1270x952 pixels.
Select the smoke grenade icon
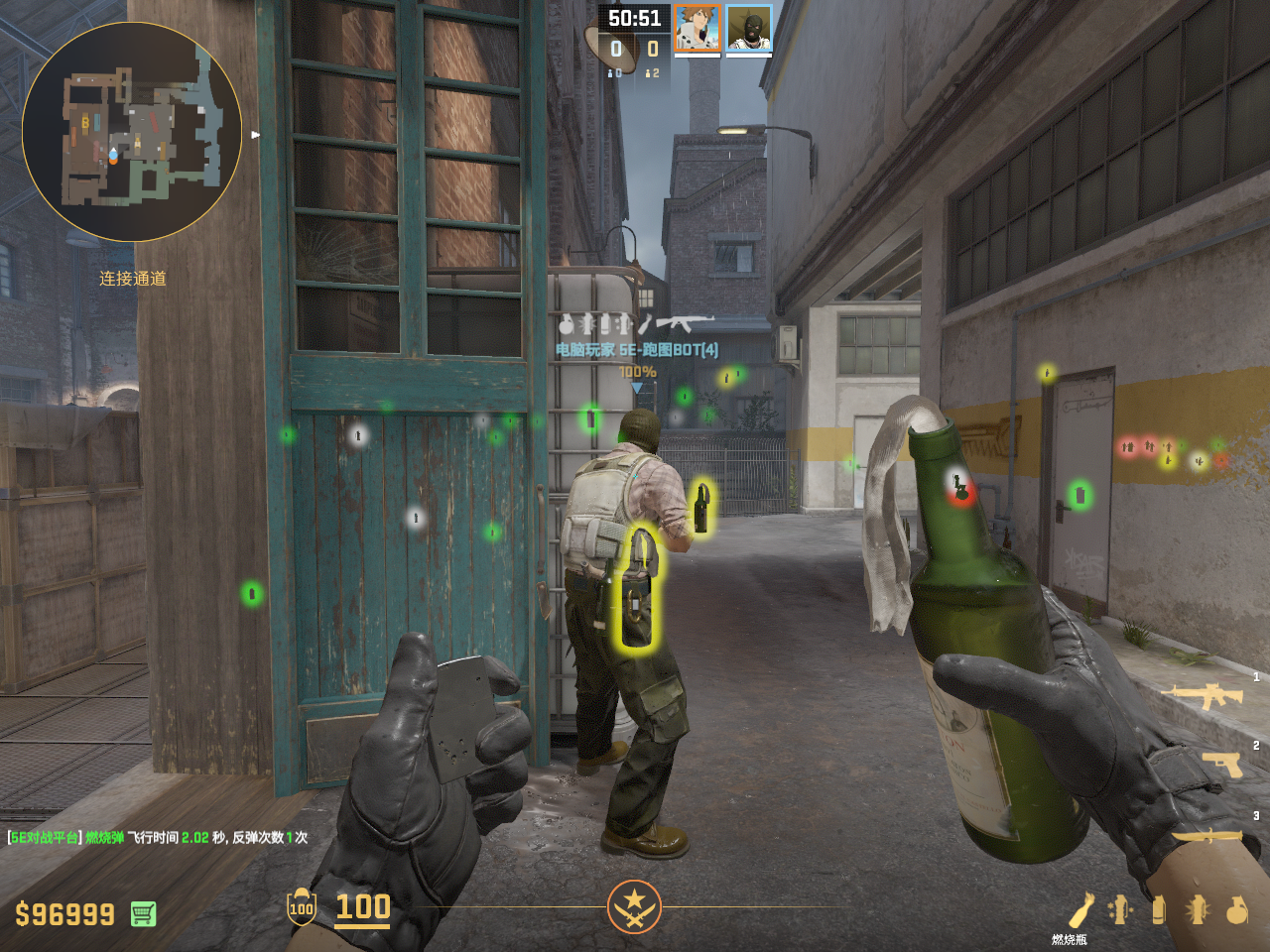[x=1158, y=909]
